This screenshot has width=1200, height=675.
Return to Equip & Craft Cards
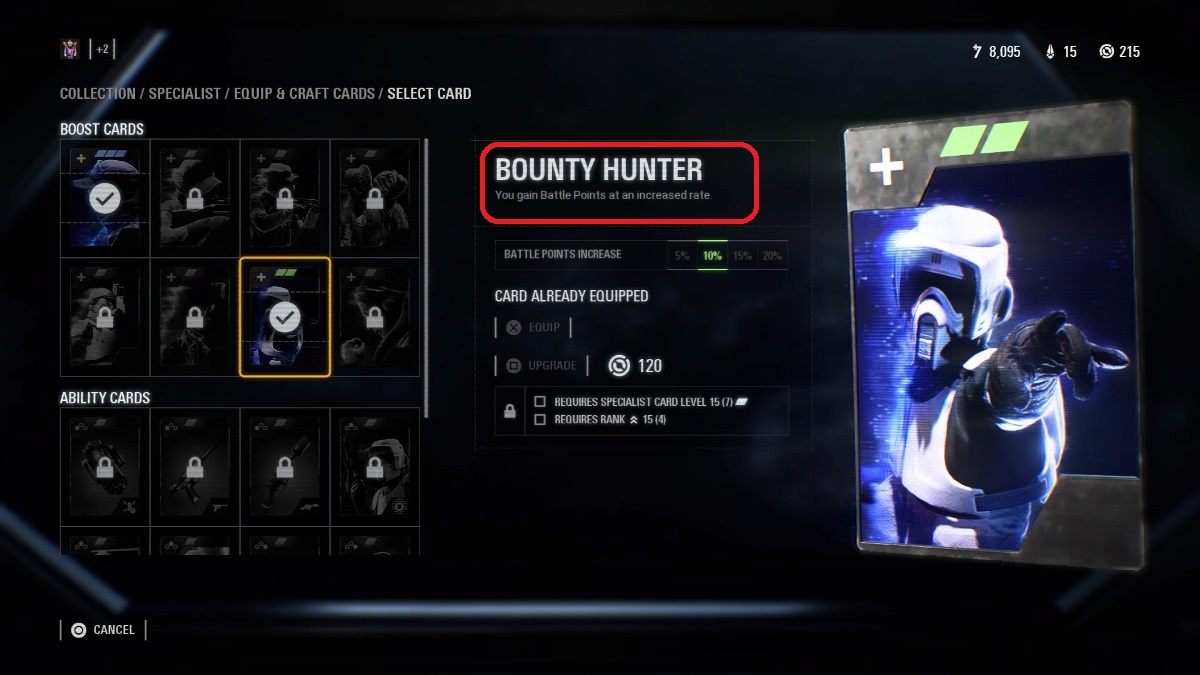(304, 94)
